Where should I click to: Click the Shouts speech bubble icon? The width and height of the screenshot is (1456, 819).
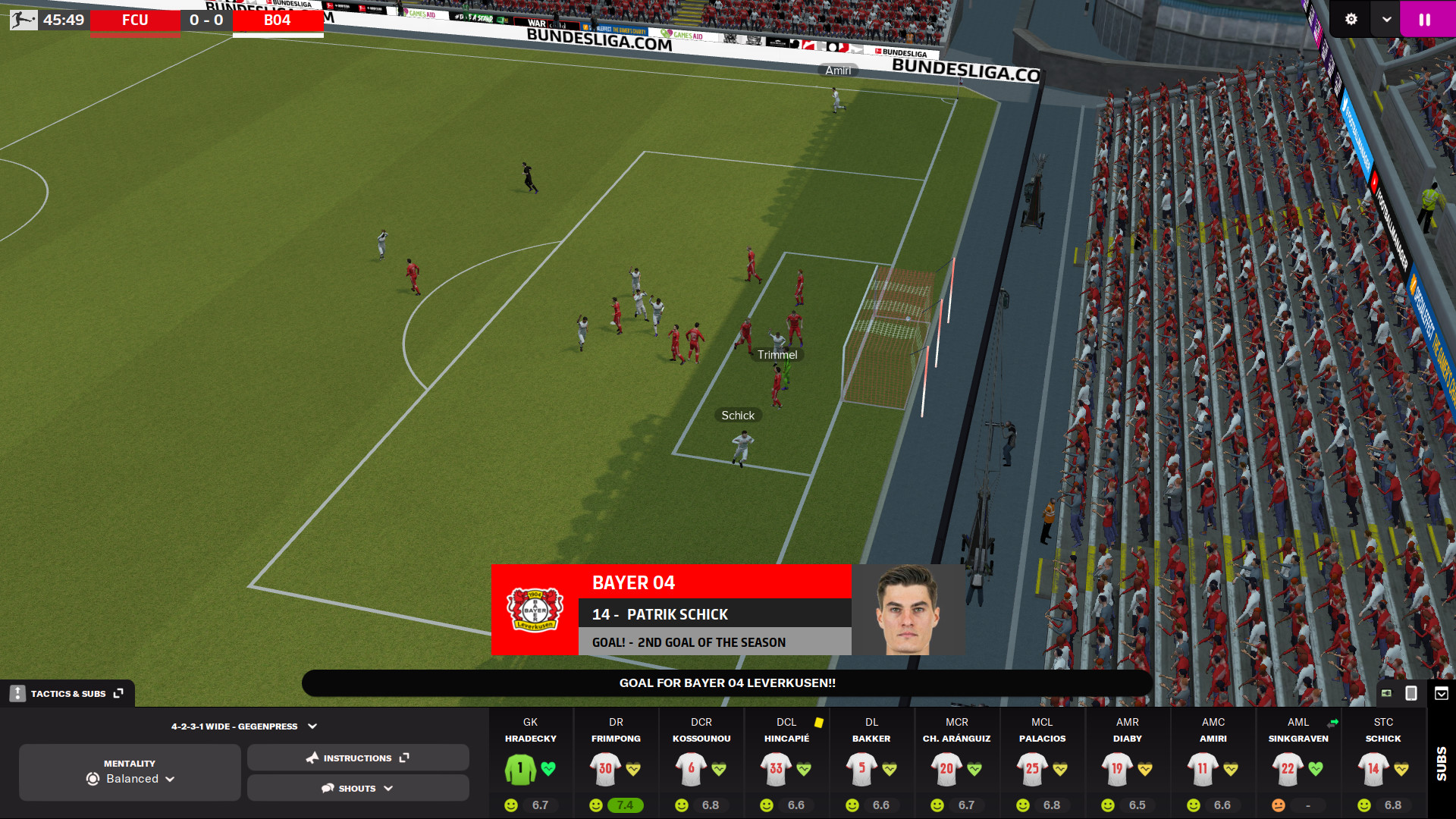point(326,788)
